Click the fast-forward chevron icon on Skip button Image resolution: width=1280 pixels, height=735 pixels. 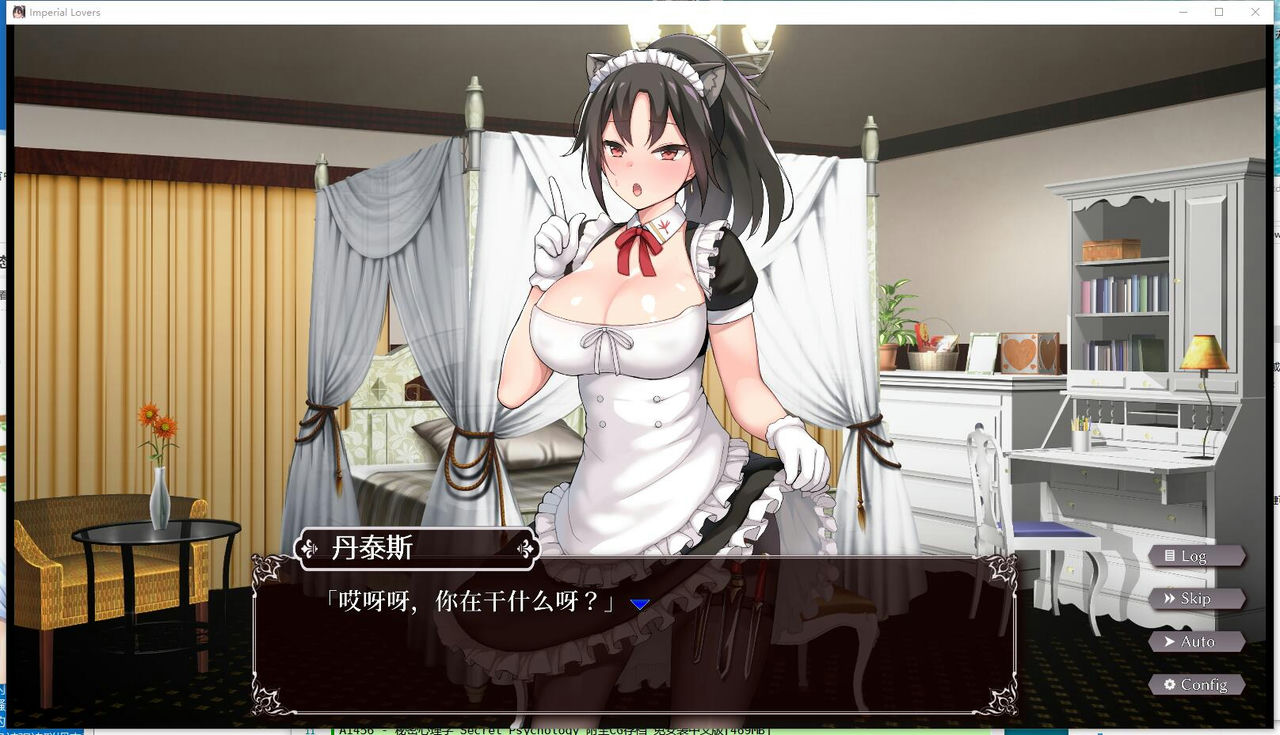(1169, 598)
